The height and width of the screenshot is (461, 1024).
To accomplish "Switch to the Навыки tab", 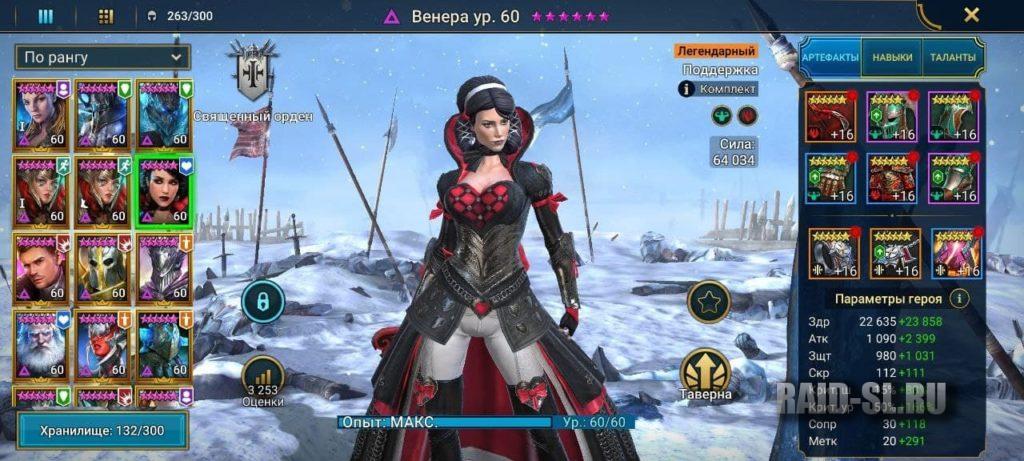I will coord(892,57).
